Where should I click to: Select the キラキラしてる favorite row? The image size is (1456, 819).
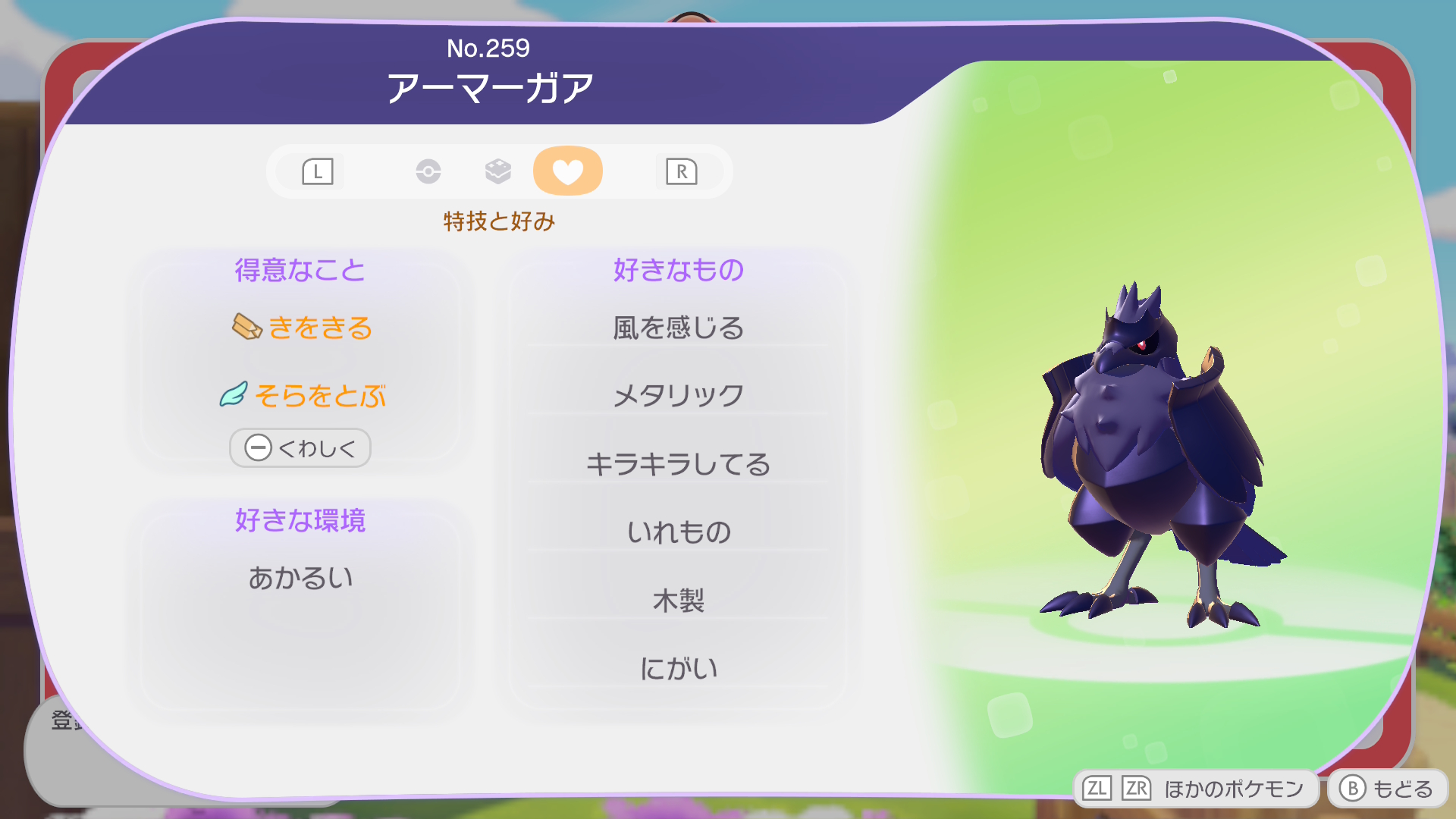678,463
